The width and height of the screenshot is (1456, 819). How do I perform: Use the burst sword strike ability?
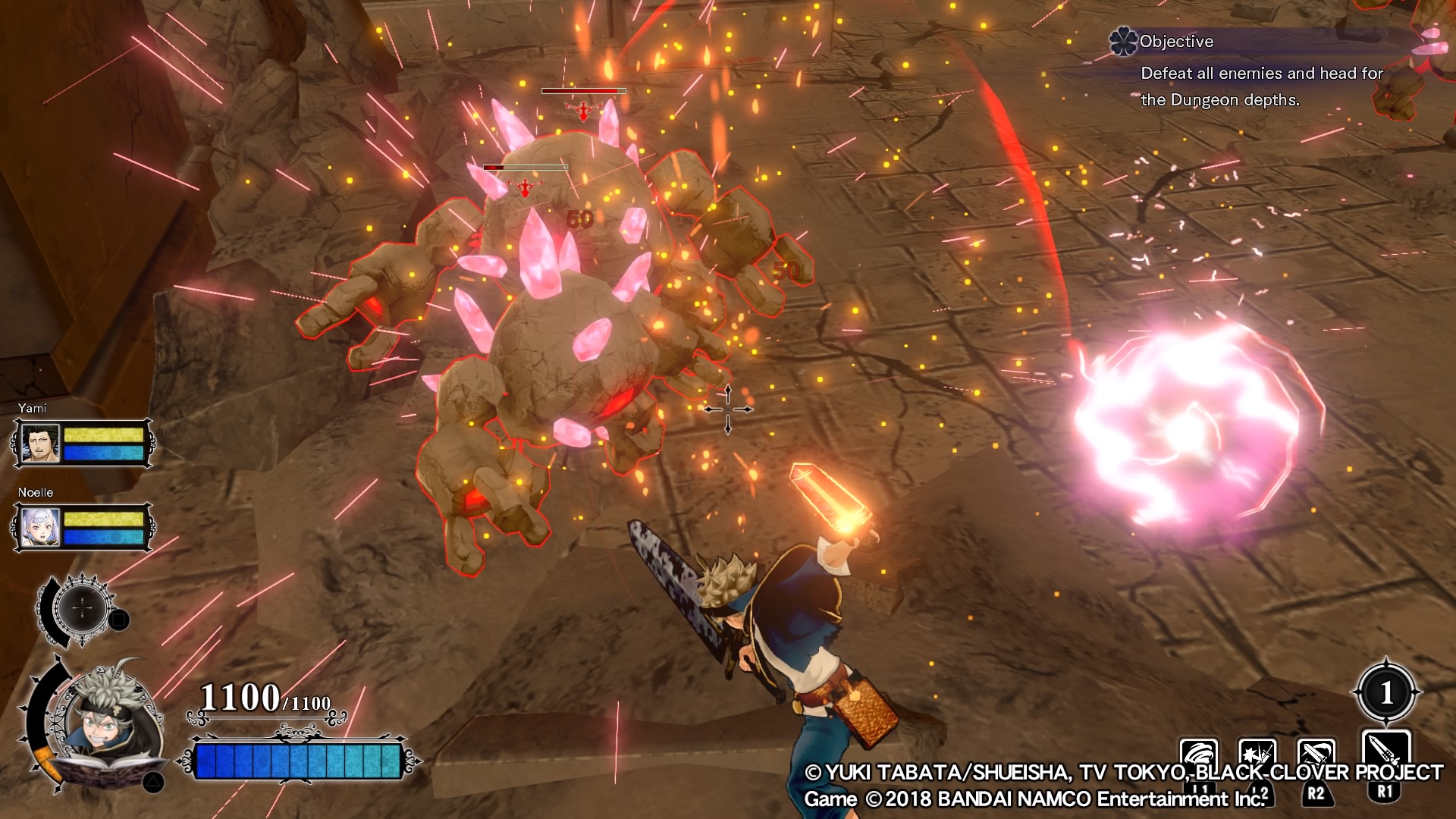[x=1257, y=757]
